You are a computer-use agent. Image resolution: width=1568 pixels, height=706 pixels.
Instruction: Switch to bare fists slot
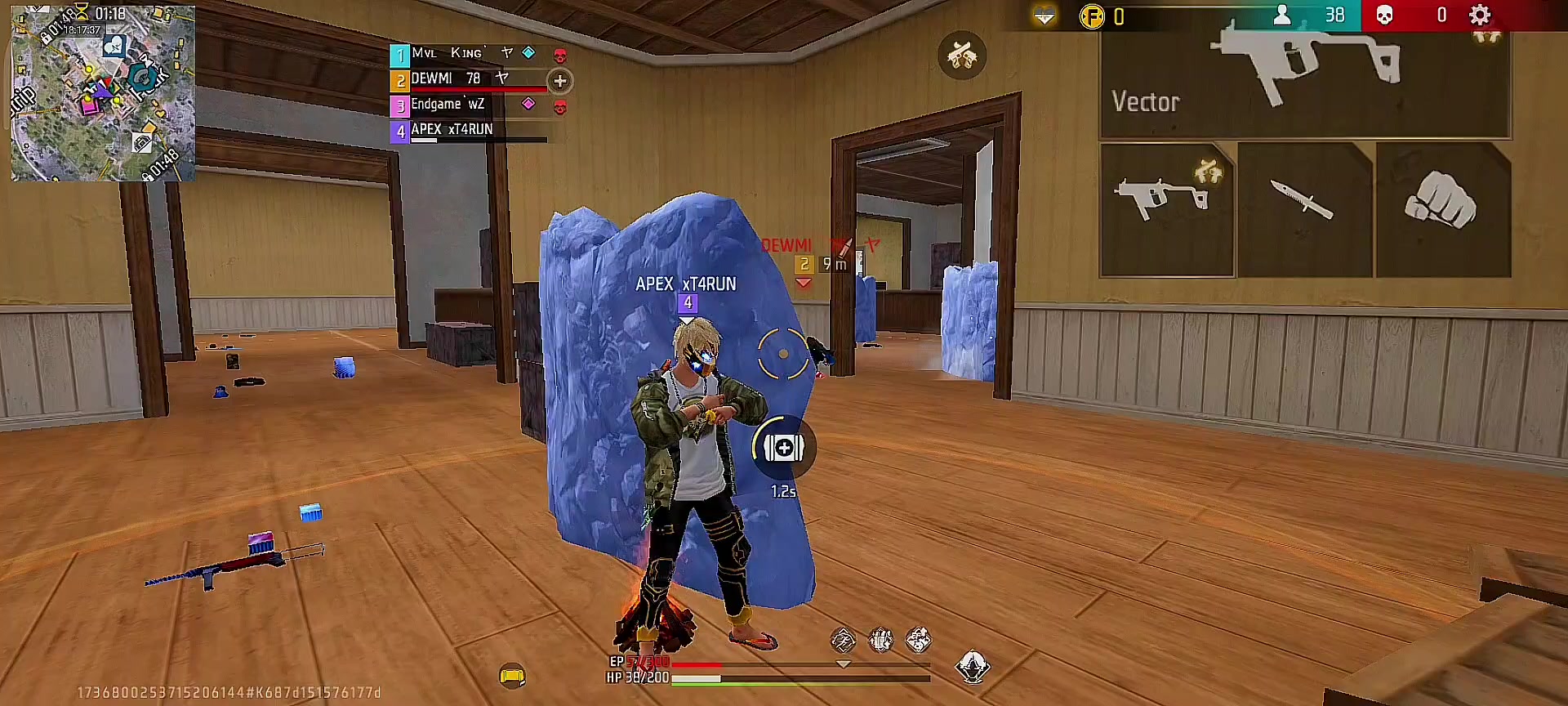1442,210
